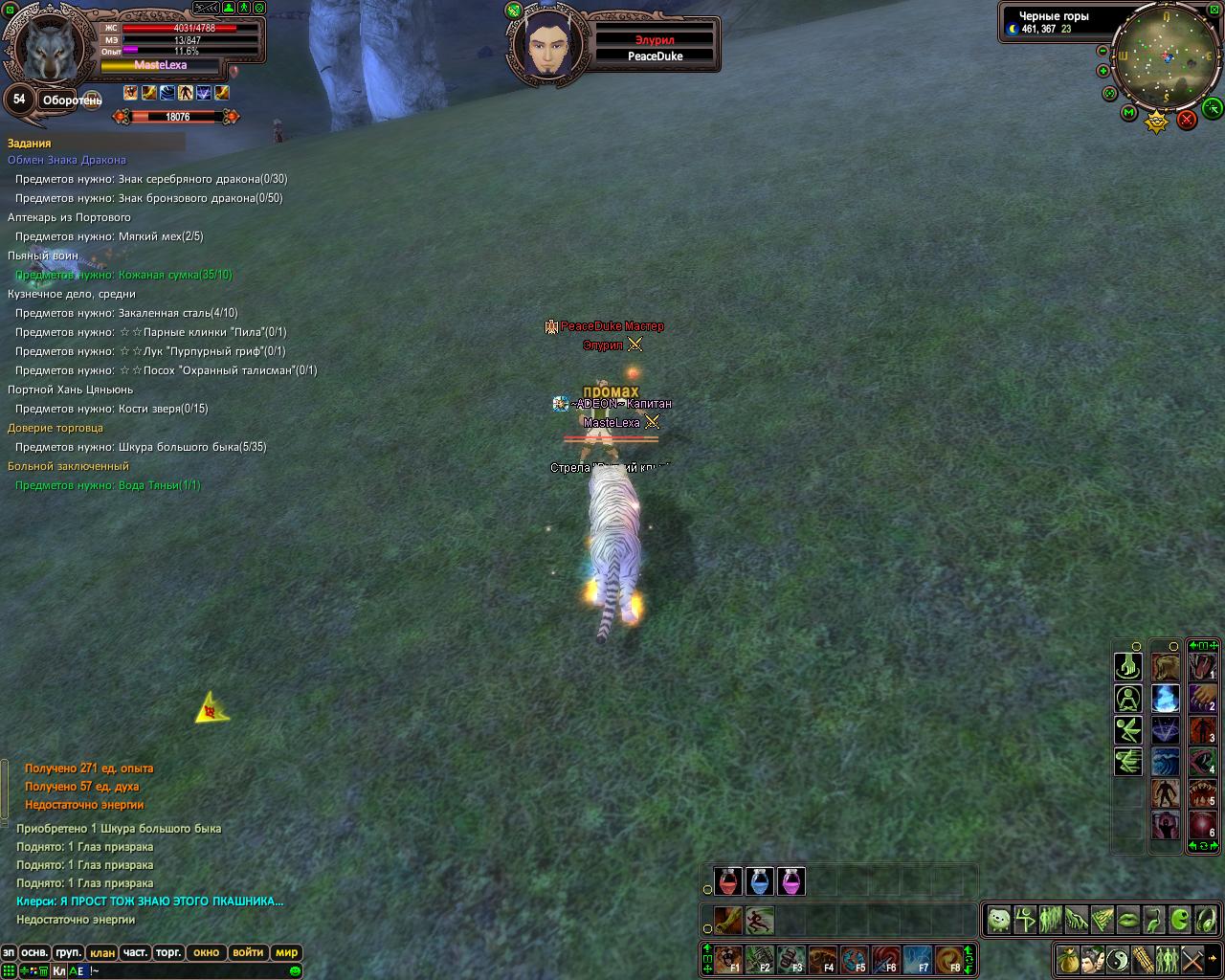Cast the fiery swirl F8 skill

click(949, 959)
